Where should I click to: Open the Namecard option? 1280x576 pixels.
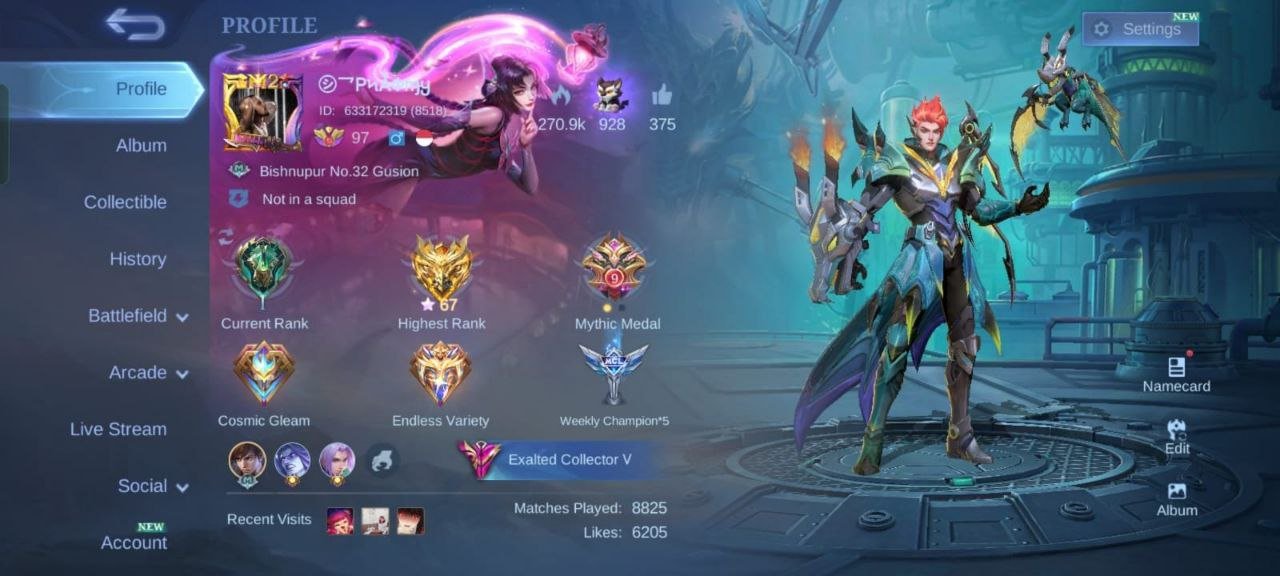[1177, 373]
